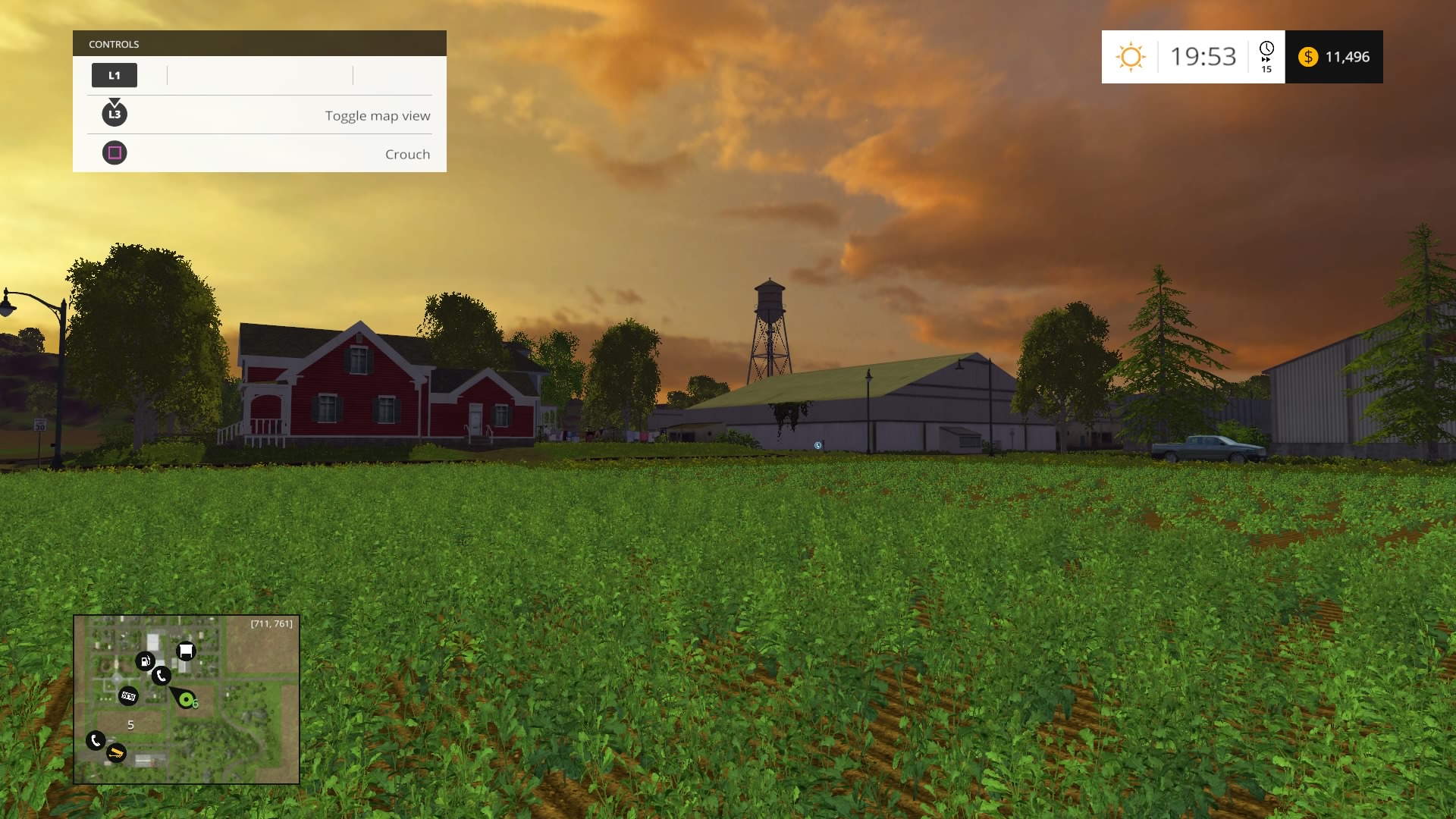The height and width of the screenshot is (819, 1456).
Task: Select the dollar coin money icon
Action: tap(1308, 56)
